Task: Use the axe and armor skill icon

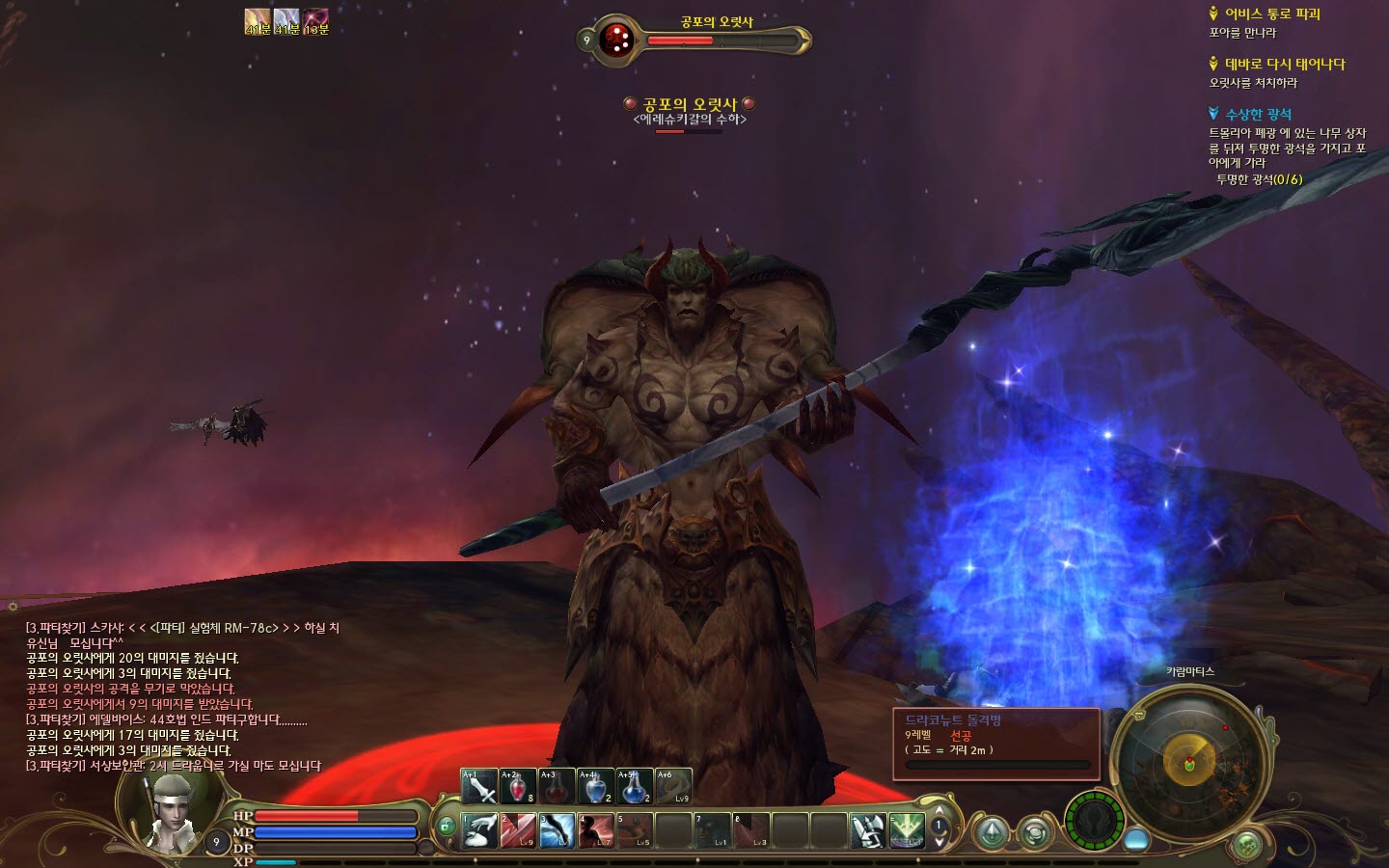Action: [867, 830]
